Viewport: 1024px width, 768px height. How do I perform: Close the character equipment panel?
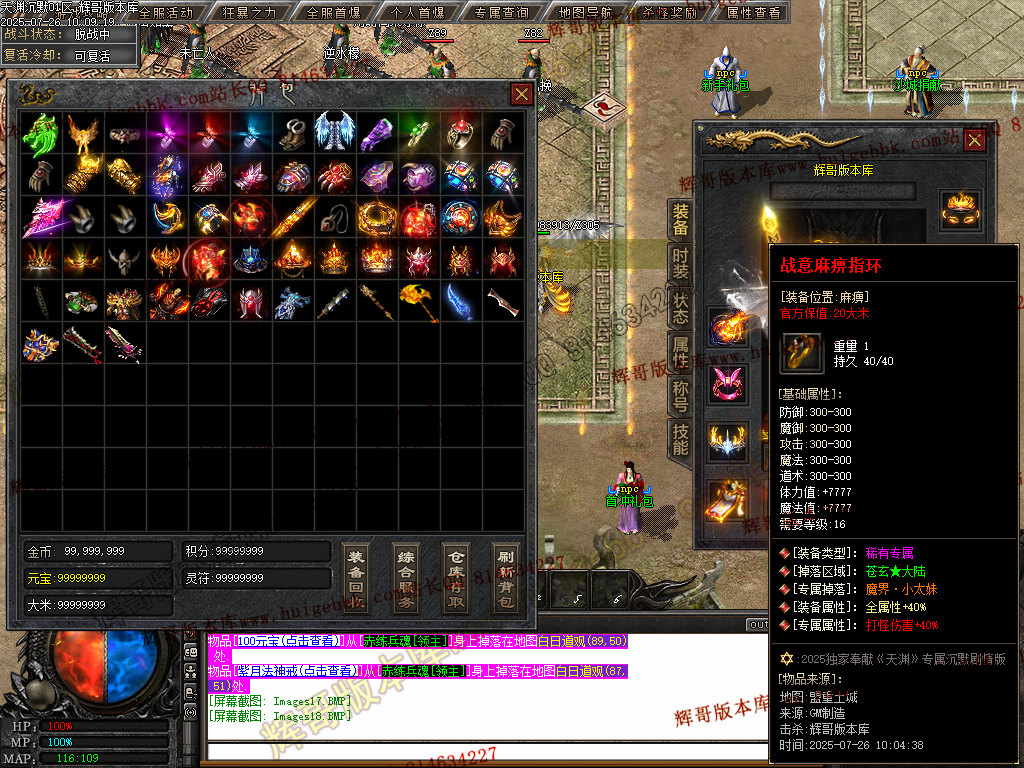click(974, 140)
